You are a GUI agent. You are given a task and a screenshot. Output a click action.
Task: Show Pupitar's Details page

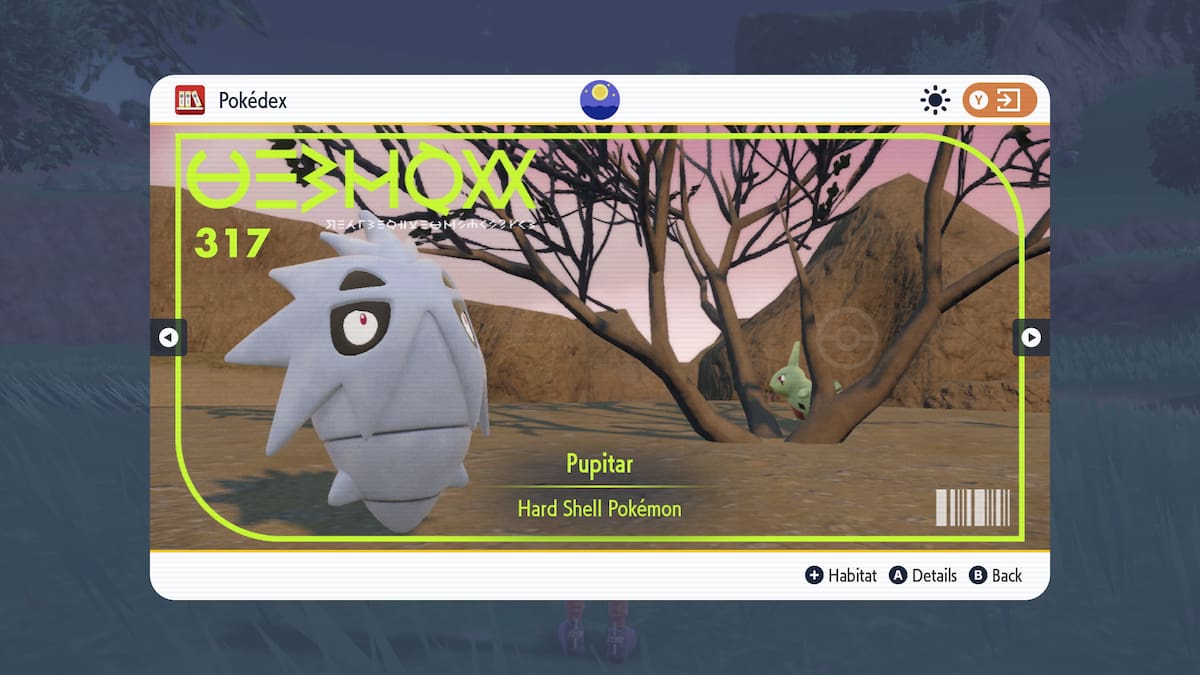click(x=923, y=575)
